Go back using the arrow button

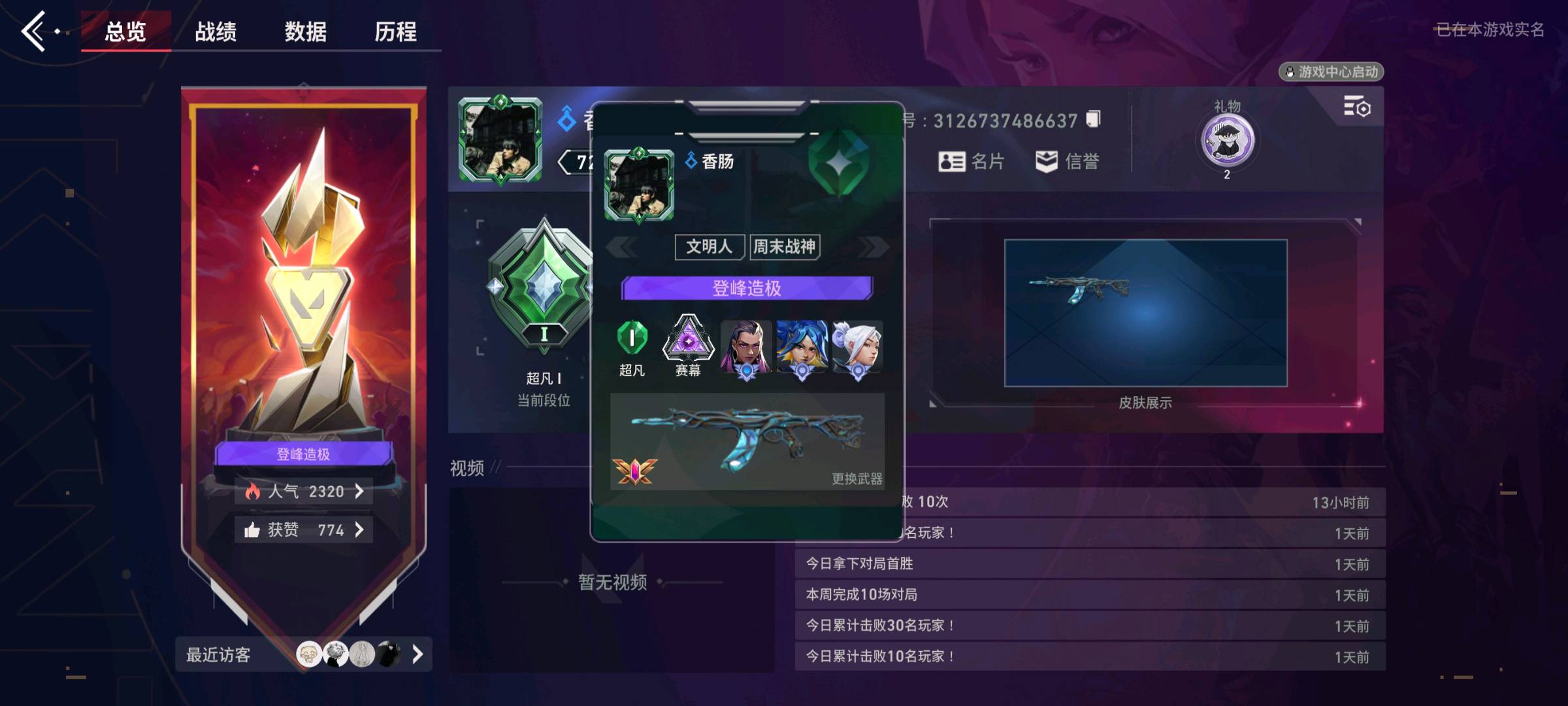click(x=34, y=31)
